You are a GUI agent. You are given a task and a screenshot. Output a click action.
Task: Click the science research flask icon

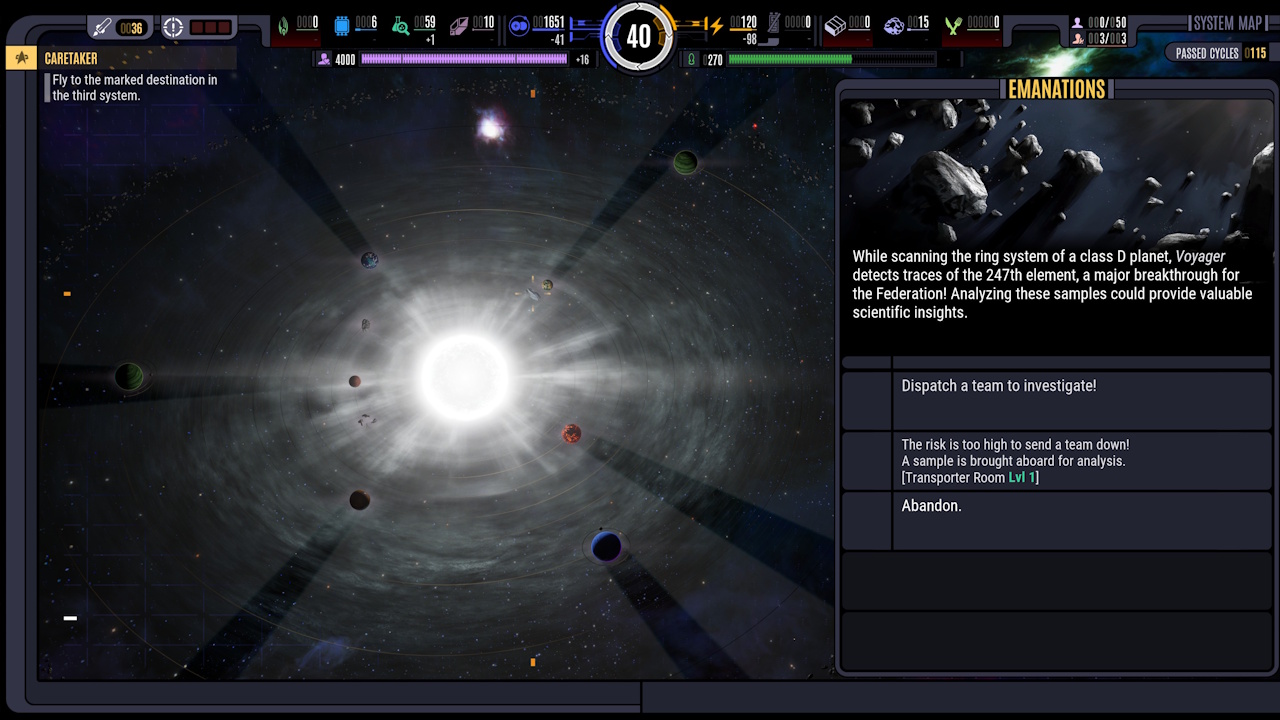(400, 24)
